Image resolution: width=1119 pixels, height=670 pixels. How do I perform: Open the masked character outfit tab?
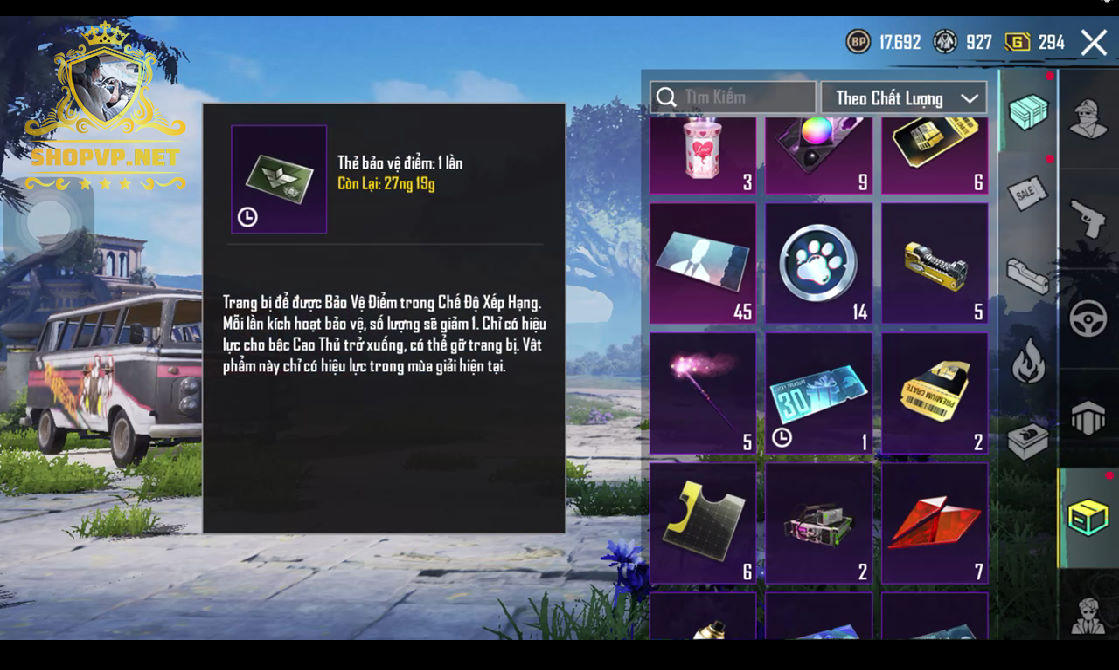[1088, 118]
